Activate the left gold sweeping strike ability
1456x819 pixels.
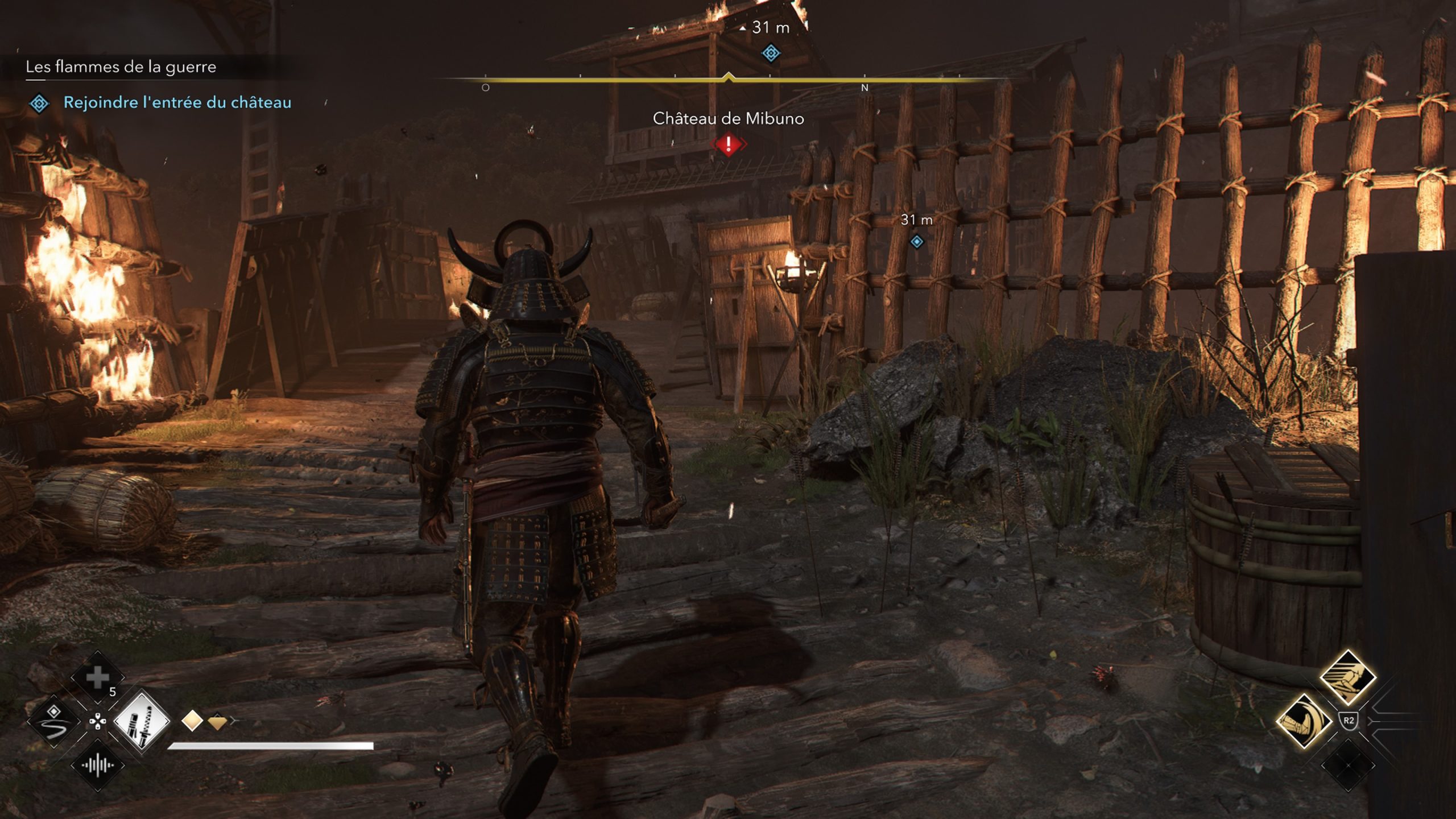(1304, 722)
